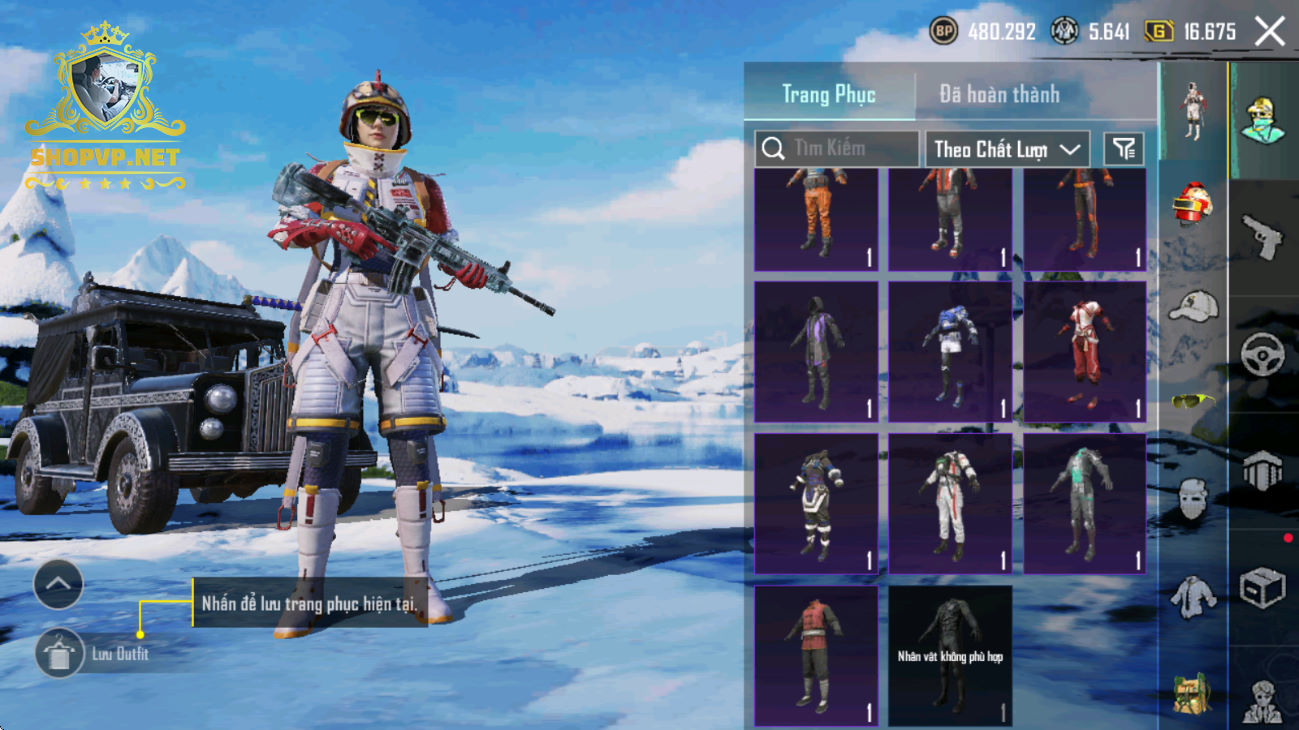Image resolution: width=1299 pixels, height=730 pixels.
Task: Open the Theo Chất Lượng sort dropdown
Action: 1006,149
